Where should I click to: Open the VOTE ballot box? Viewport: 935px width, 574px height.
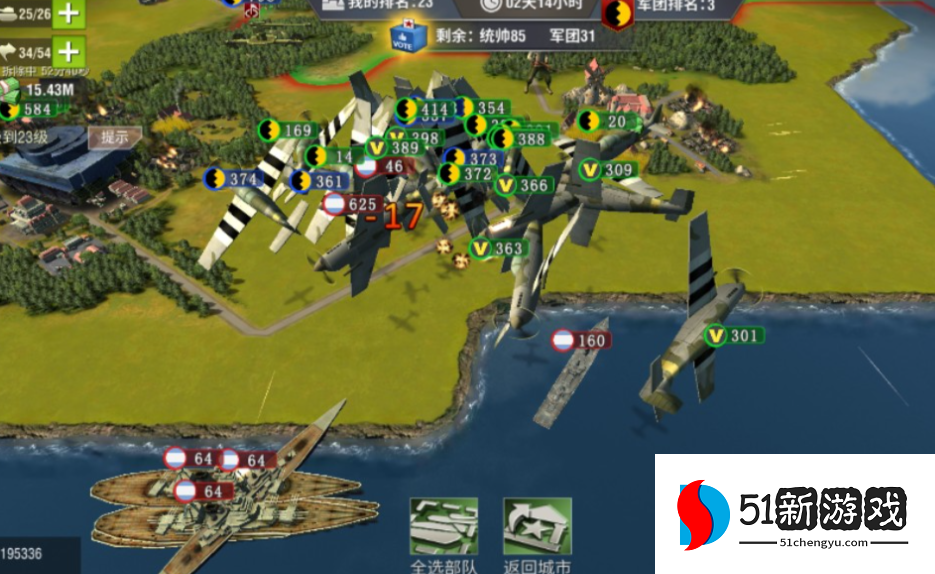pos(408,36)
